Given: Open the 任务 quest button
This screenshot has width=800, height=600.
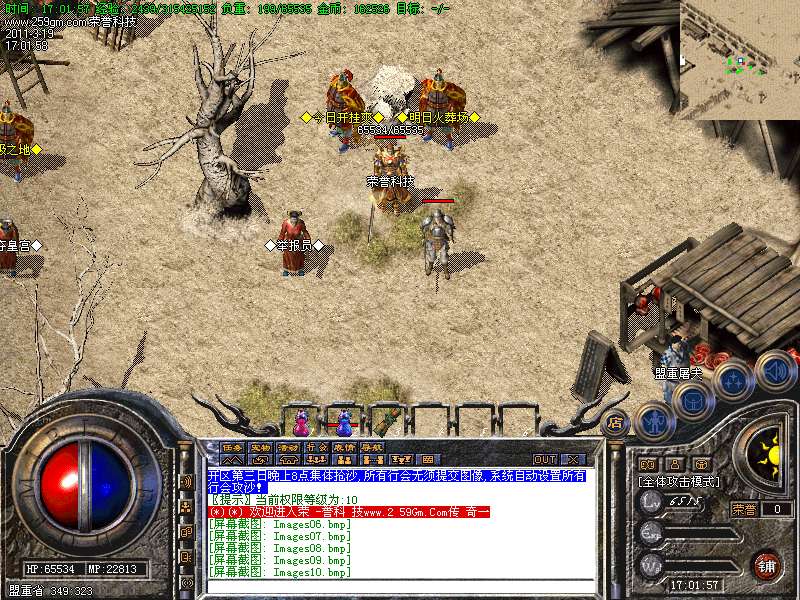Looking at the screenshot, I should tap(232, 447).
